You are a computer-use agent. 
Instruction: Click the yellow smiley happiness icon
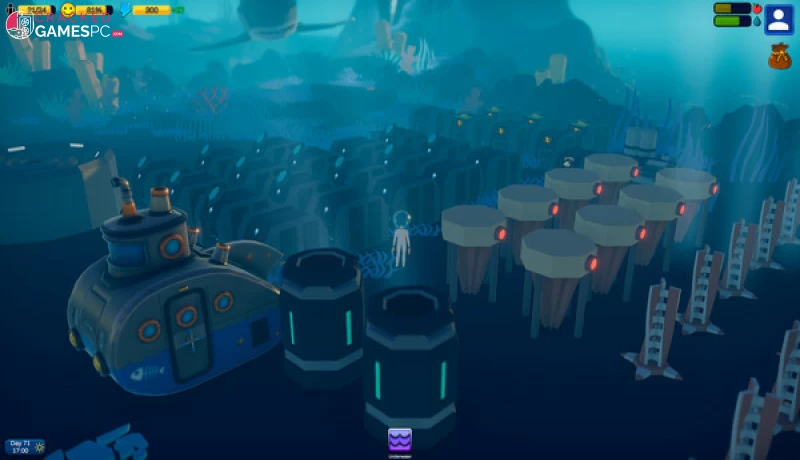pos(69,10)
